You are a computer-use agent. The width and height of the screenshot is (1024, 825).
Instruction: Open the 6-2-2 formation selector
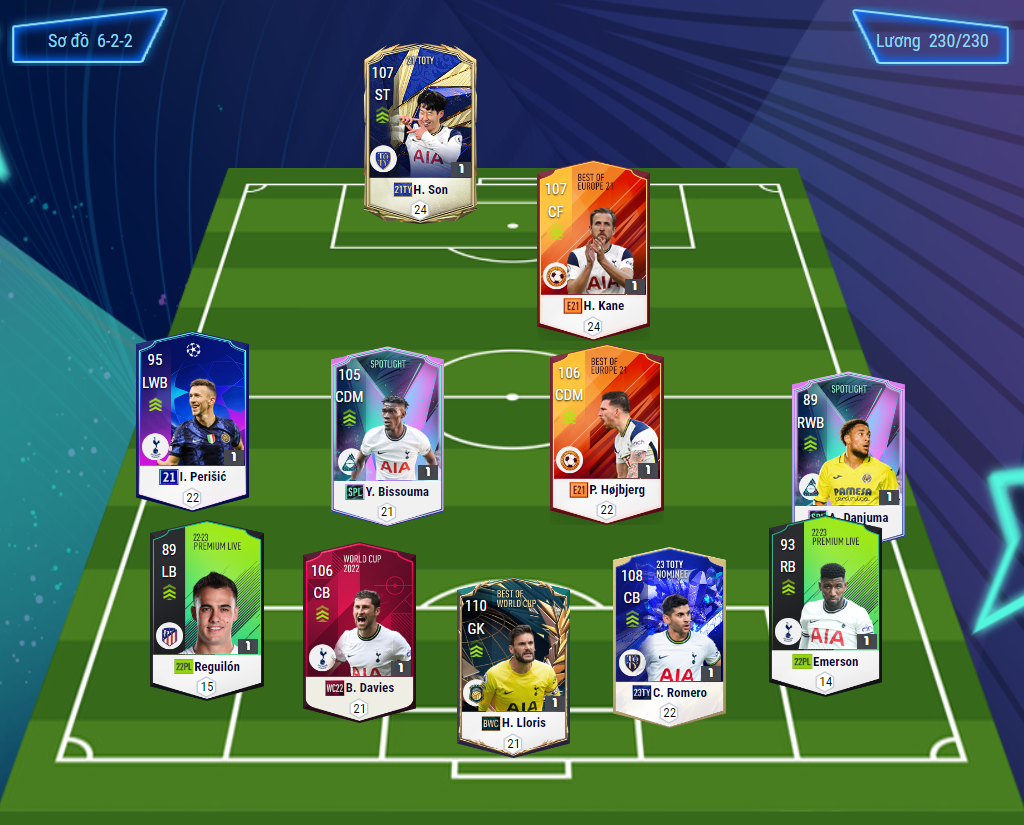(90, 41)
